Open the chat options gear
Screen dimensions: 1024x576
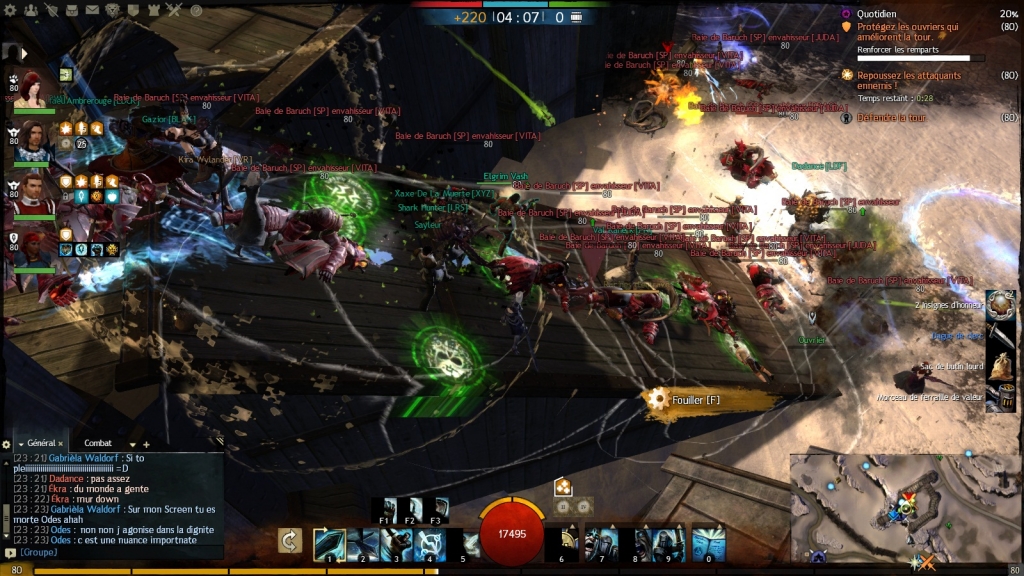tap(6, 443)
